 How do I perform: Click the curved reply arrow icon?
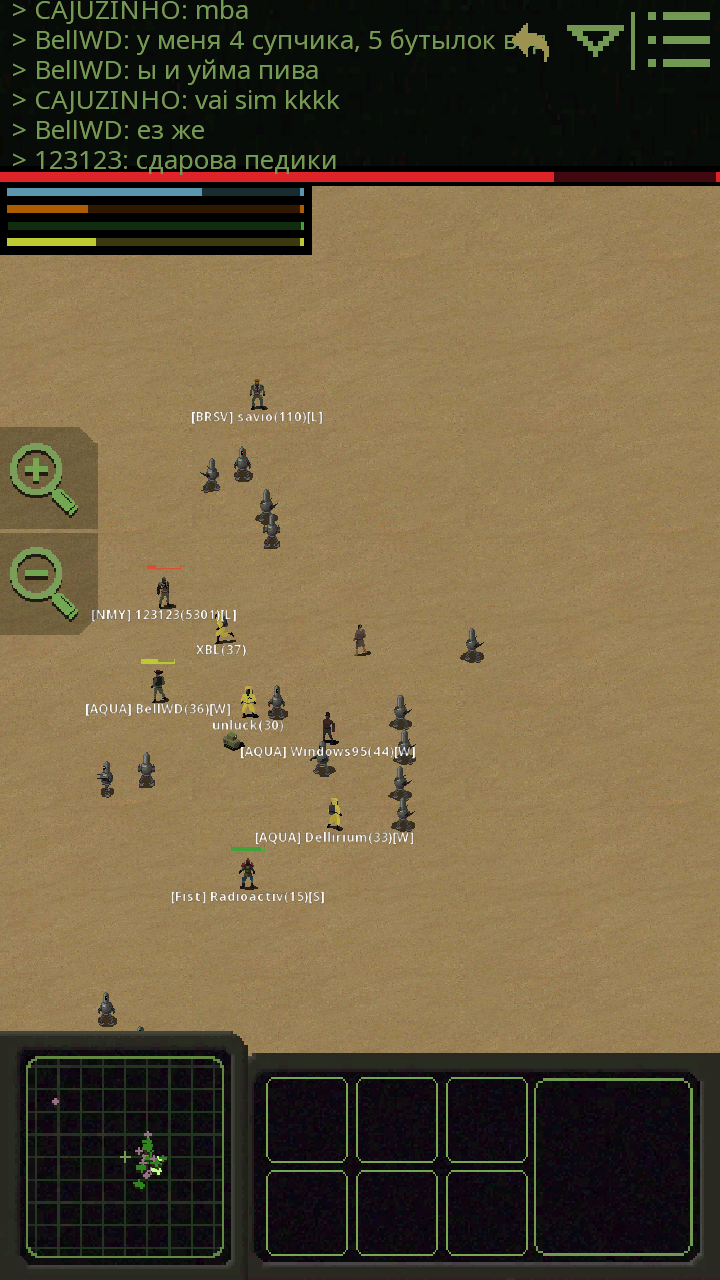click(531, 43)
